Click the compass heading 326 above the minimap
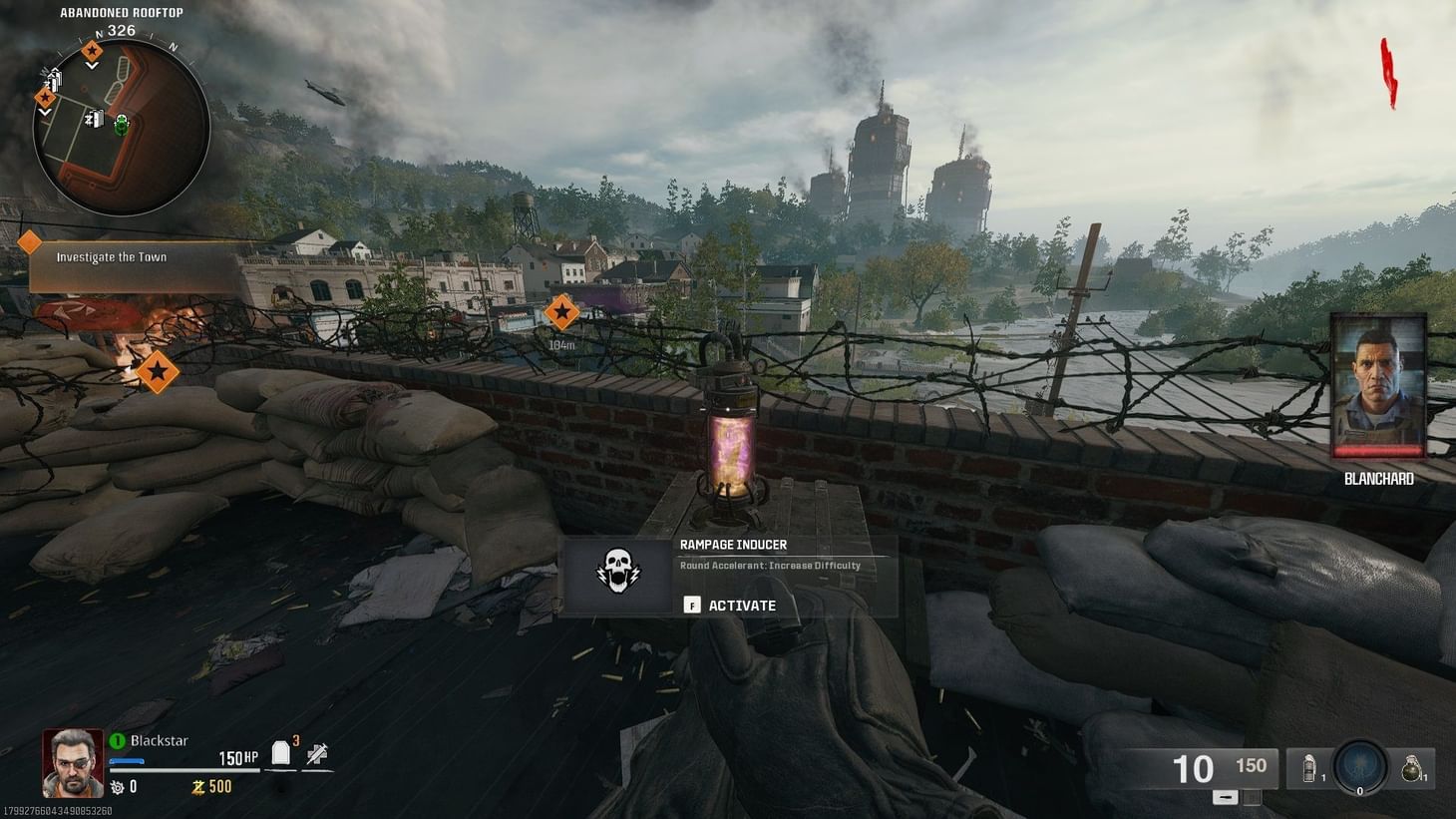The image size is (1456, 819). point(122,29)
